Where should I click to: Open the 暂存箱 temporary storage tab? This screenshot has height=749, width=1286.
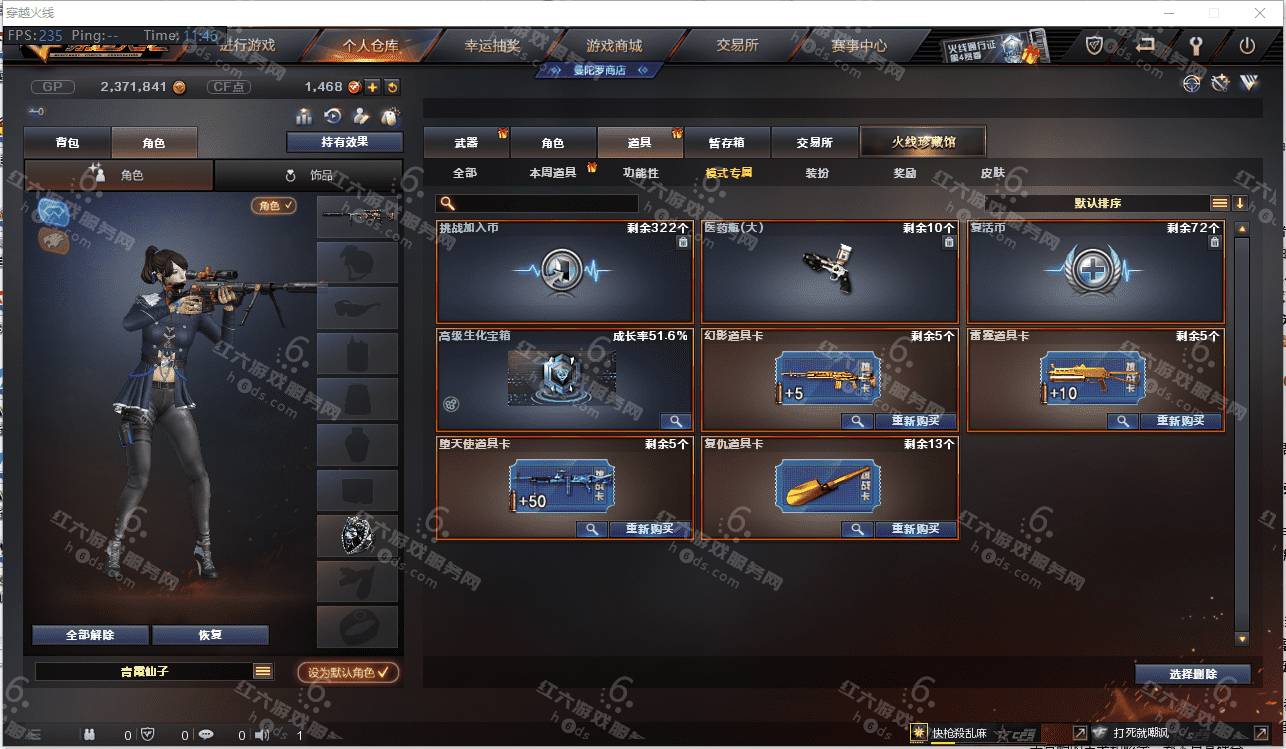pyautogui.click(x=726, y=143)
